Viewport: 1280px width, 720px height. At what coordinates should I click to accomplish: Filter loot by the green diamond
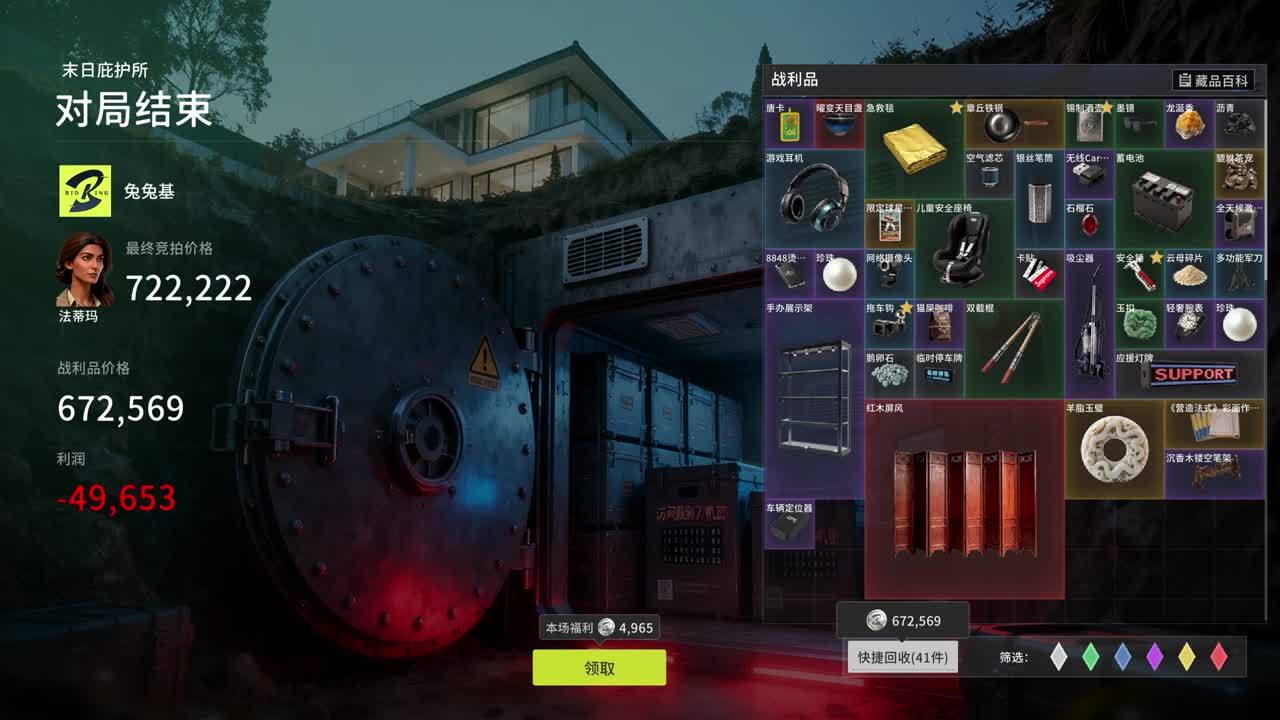coord(1091,656)
